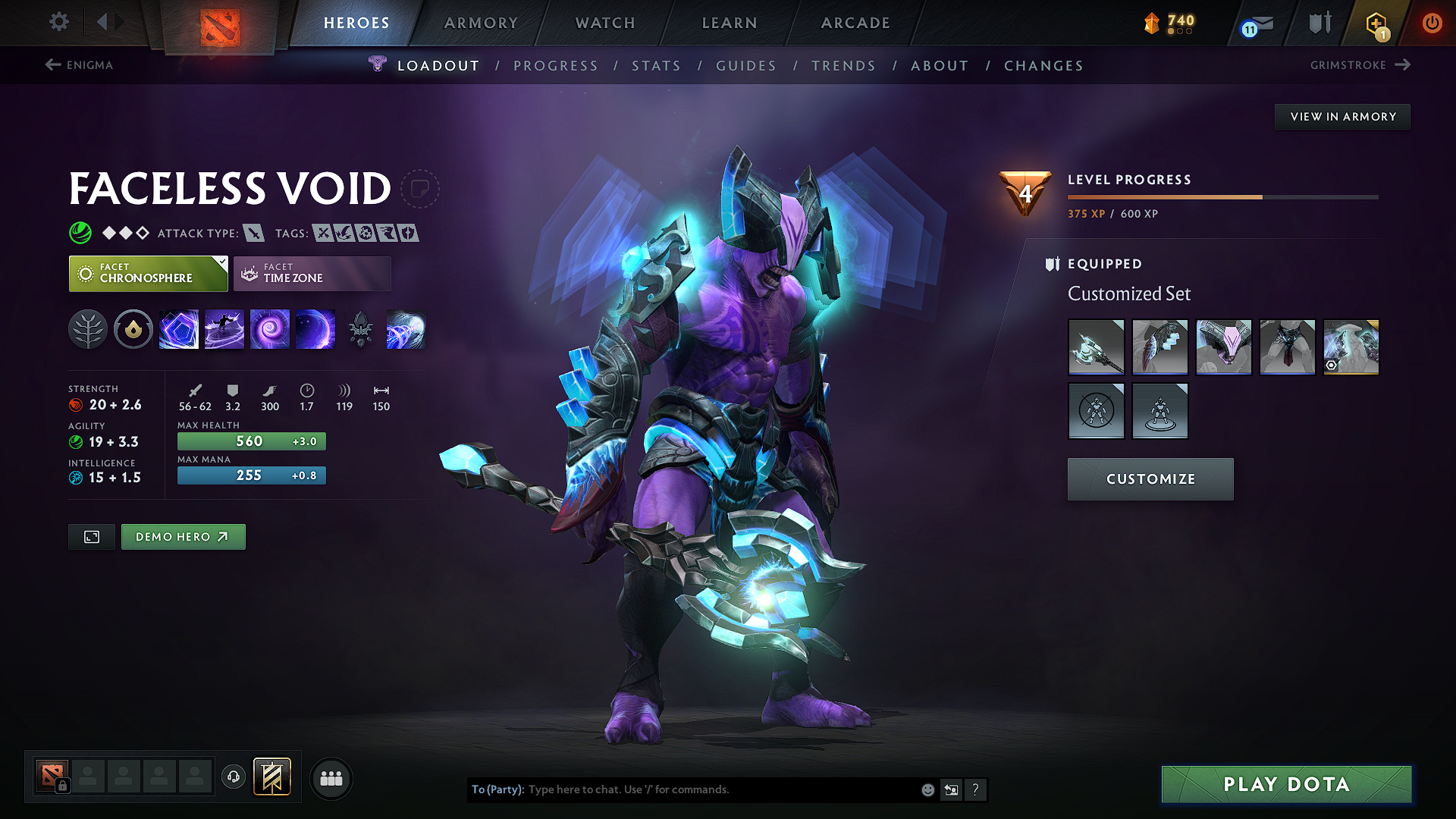Open the Guides tab

(x=746, y=66)
